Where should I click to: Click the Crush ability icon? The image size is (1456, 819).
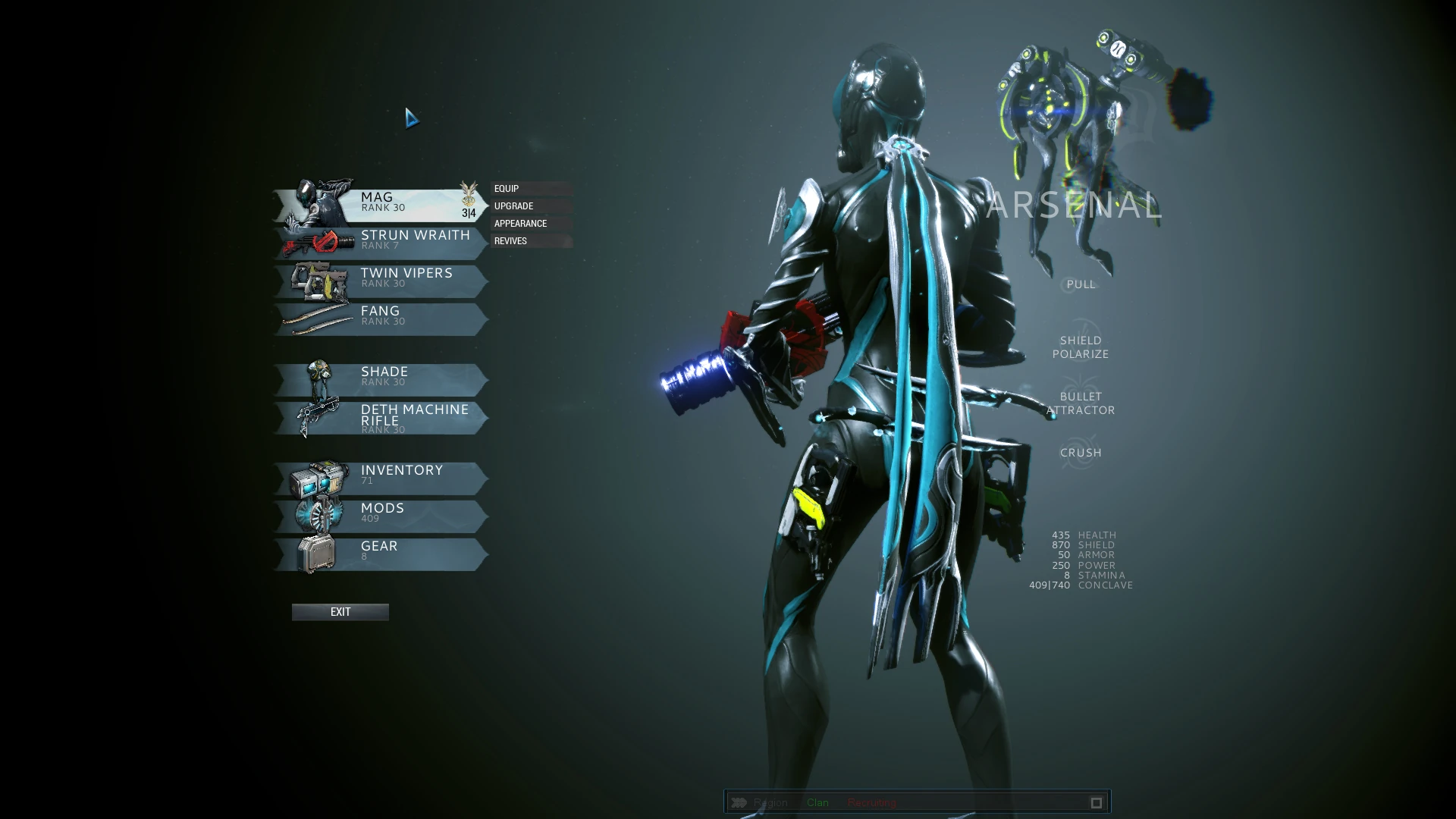click(x=1081, y=452)
